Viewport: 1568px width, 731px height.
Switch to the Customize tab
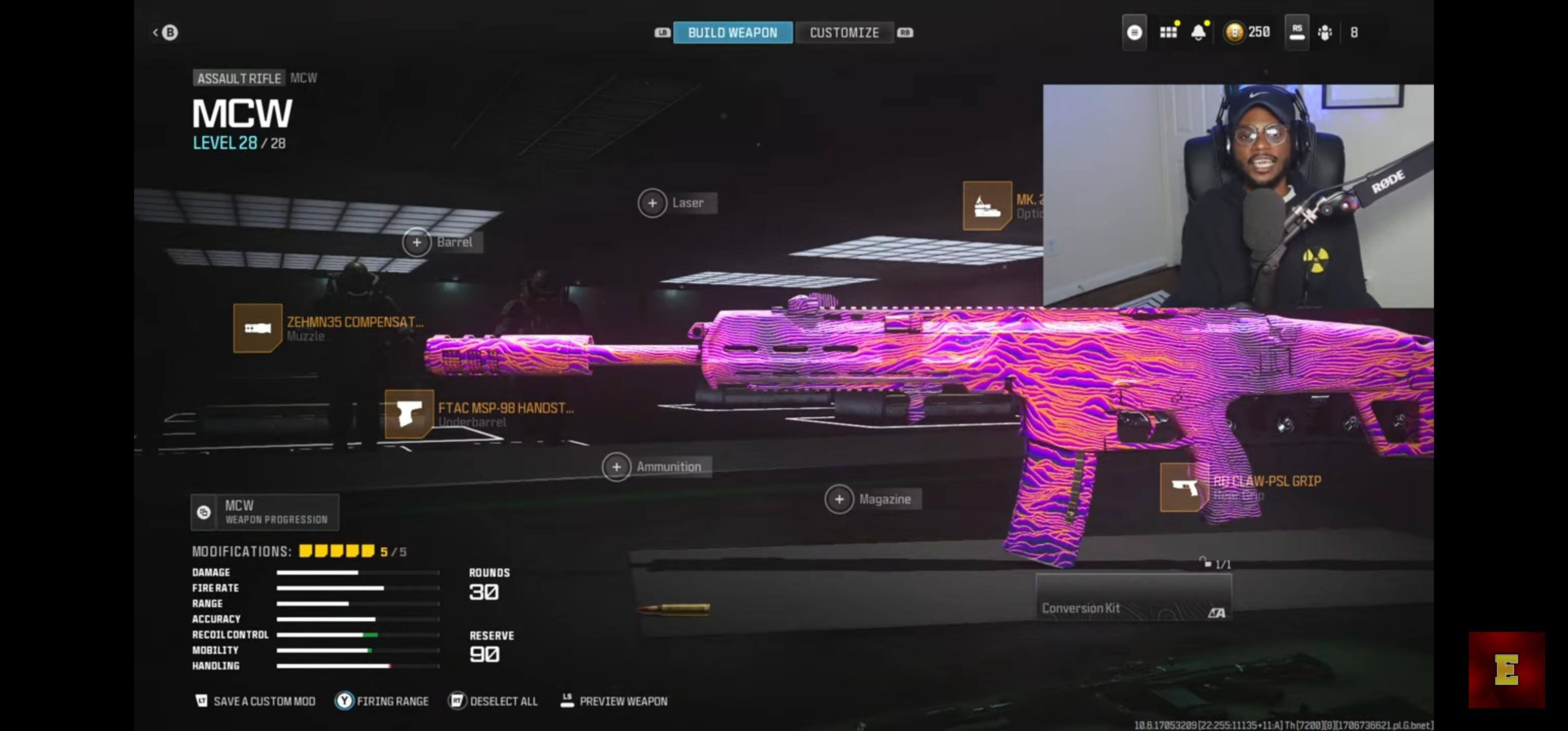point(843,32)
